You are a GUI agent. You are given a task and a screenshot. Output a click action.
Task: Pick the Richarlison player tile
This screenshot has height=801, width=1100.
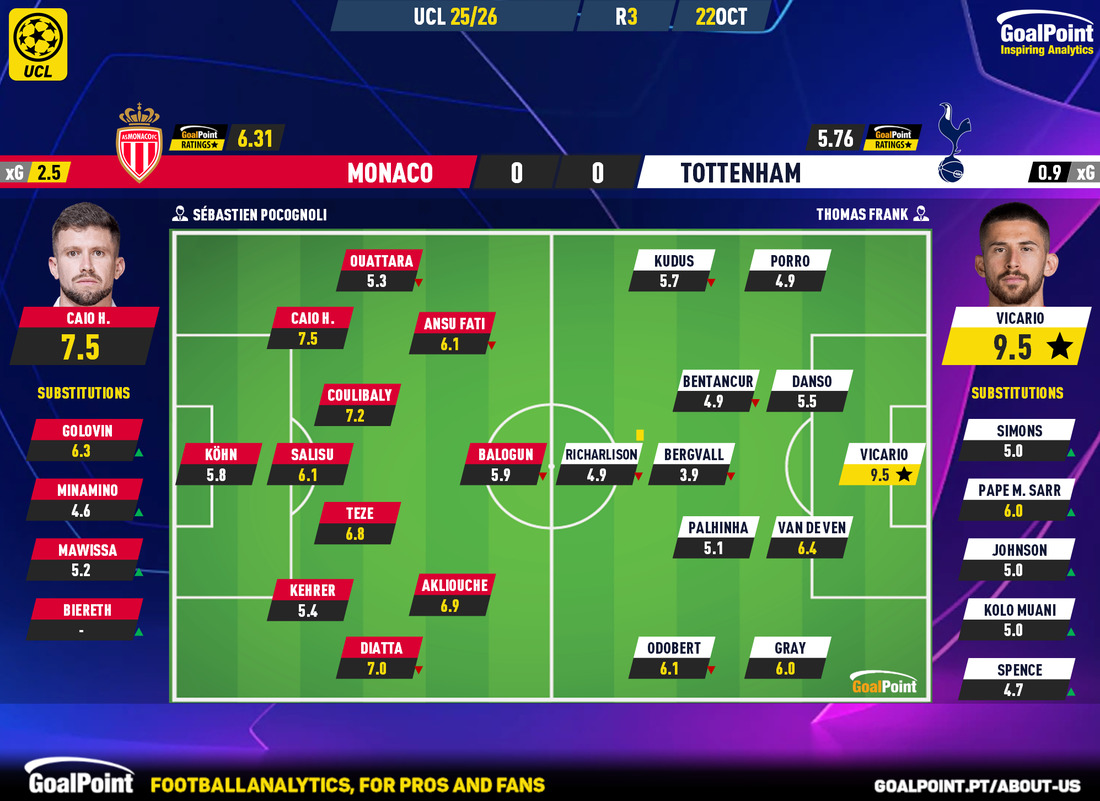point(600,465)
